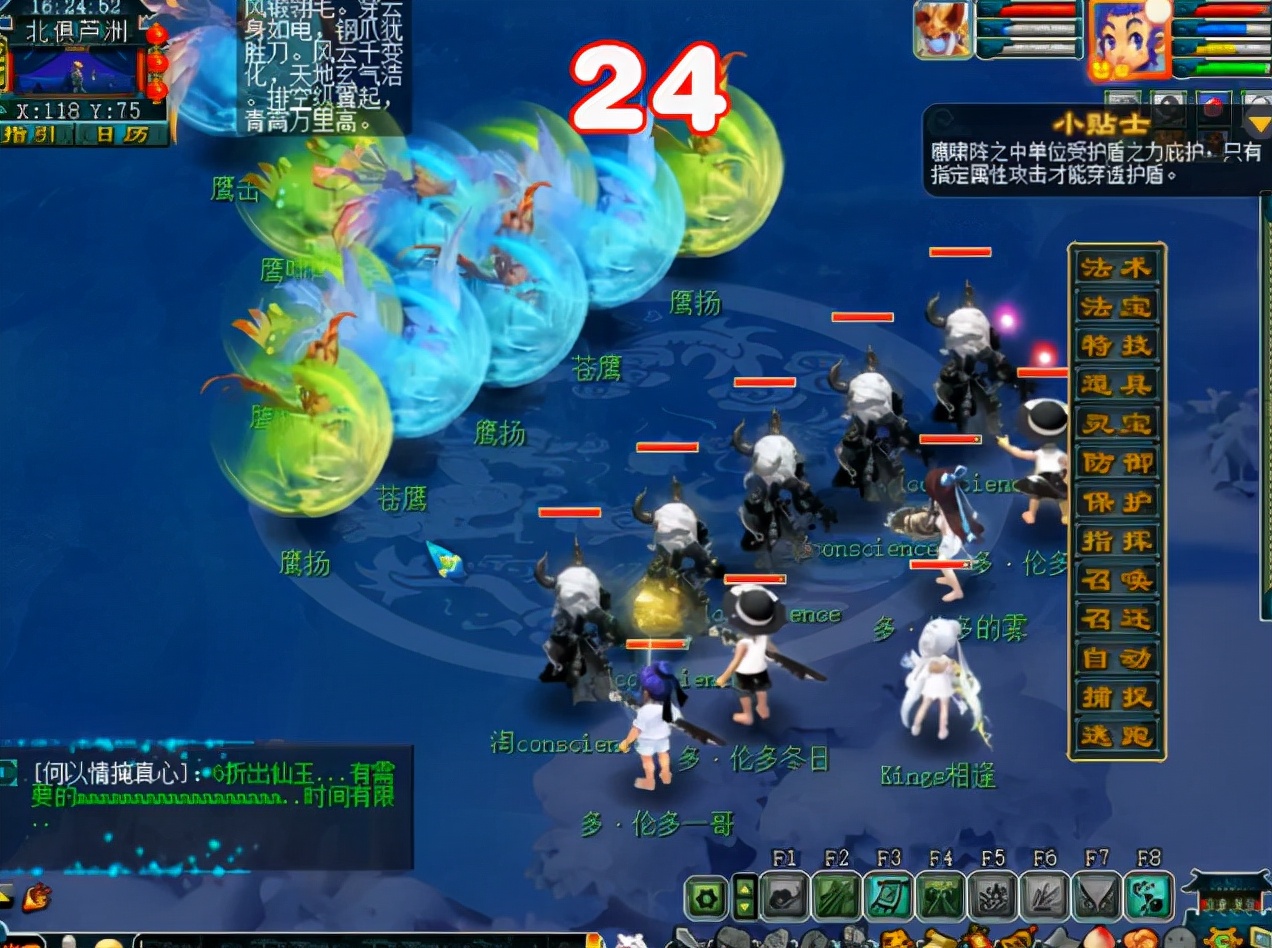Click the 北俱芦洲 minimap
Viewport: 1272px width, 948px height.
[78, 70]
